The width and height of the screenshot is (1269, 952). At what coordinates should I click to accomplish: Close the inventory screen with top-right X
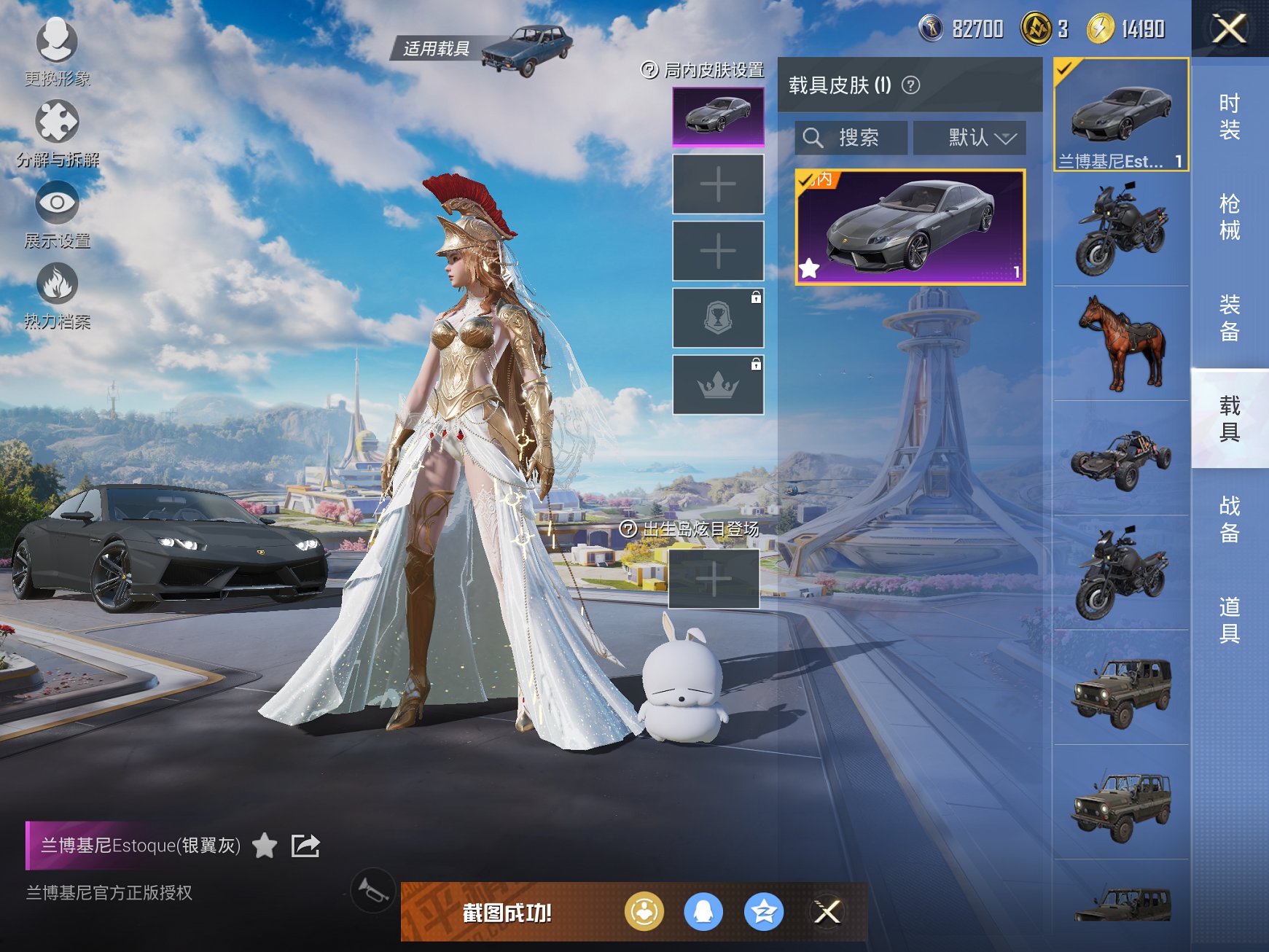(1229, 29)
